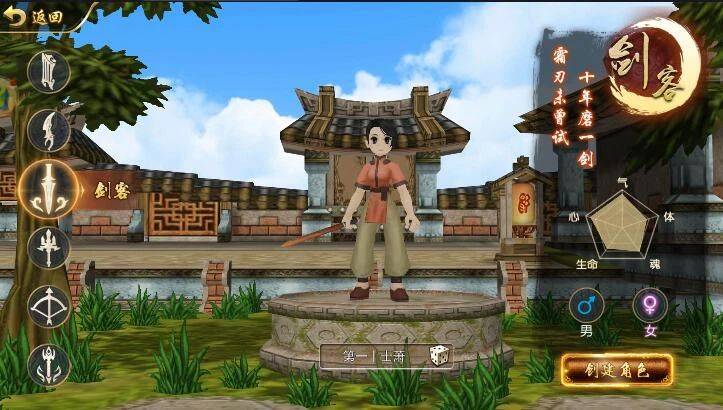The width and height of the screenshot is (723, 410).
Task: Select the highlighted sword class icon
Action: (48, 187)
